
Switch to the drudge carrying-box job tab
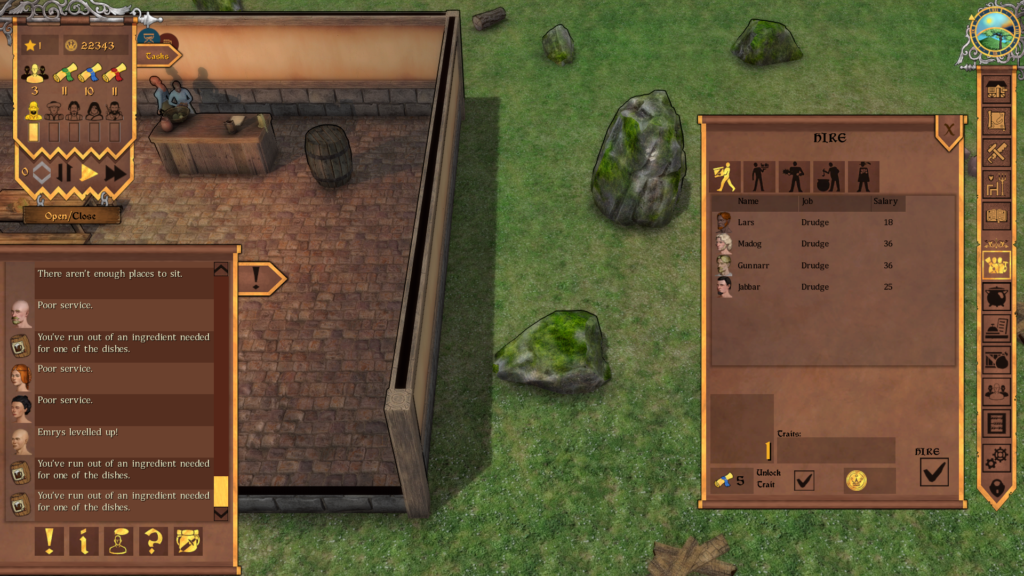coord(725,177)
